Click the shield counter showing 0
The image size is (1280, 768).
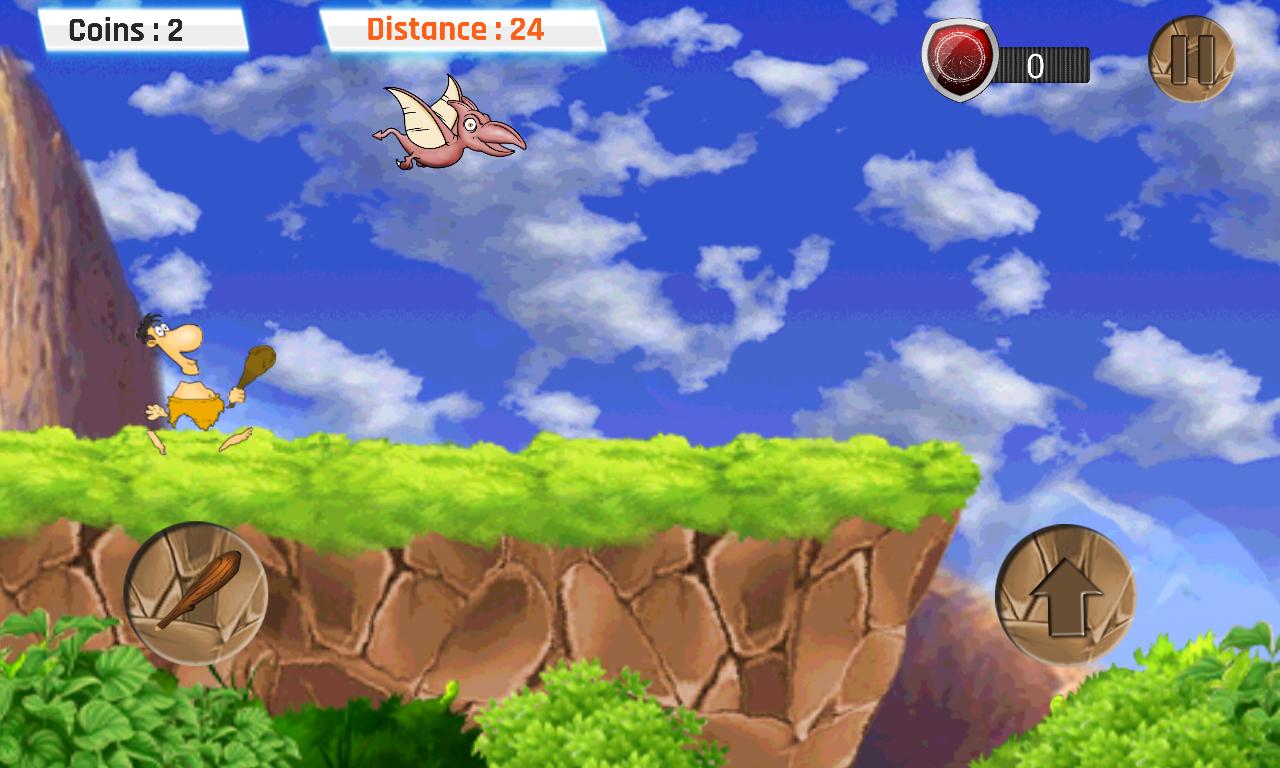click(x=1037, y=67)
